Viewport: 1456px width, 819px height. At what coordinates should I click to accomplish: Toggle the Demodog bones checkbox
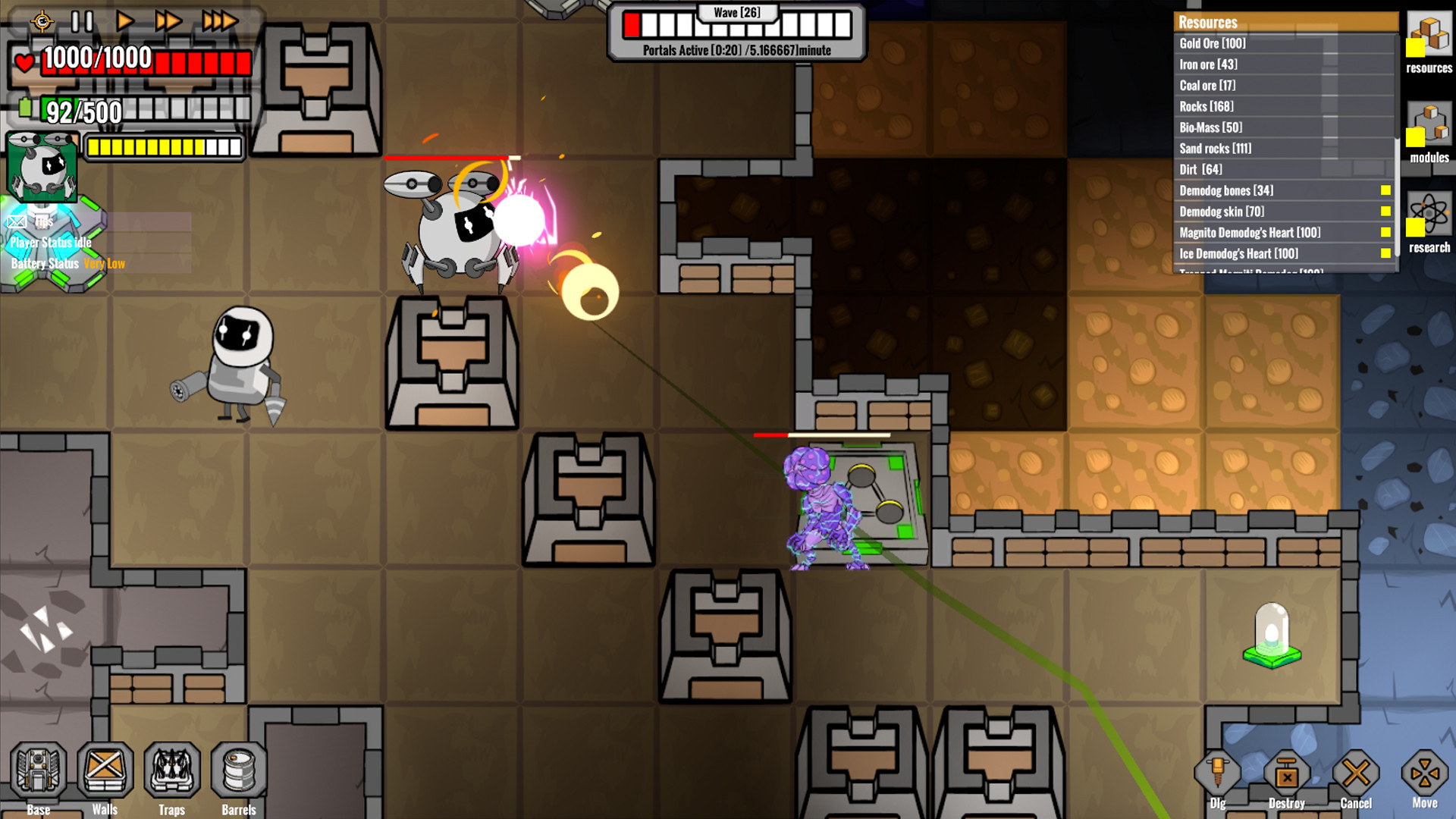tap(1386, 190)
